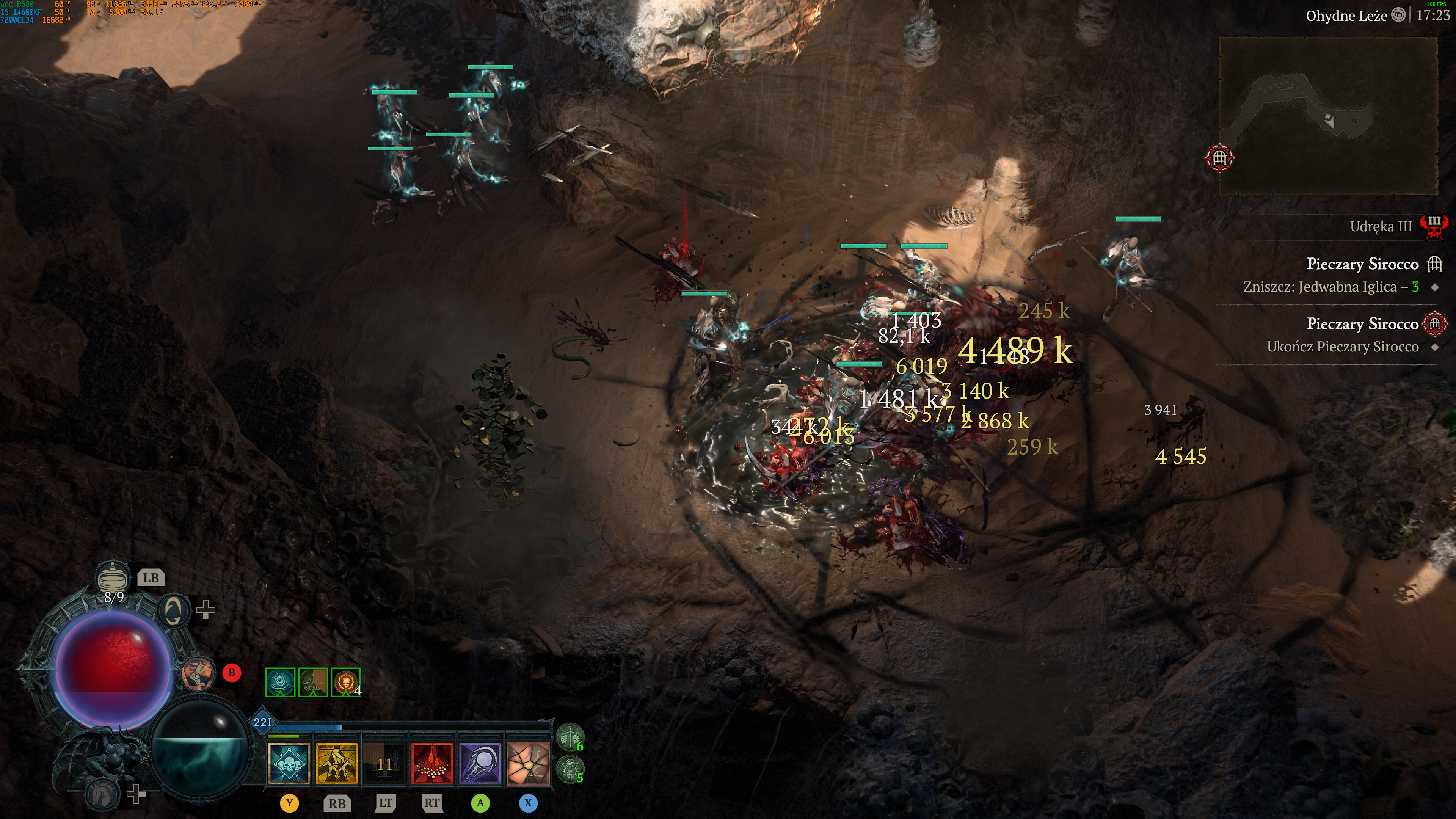Open the dungeon minimap
This screenshot has height=819, width=1456.
(x=1328, y=116)
